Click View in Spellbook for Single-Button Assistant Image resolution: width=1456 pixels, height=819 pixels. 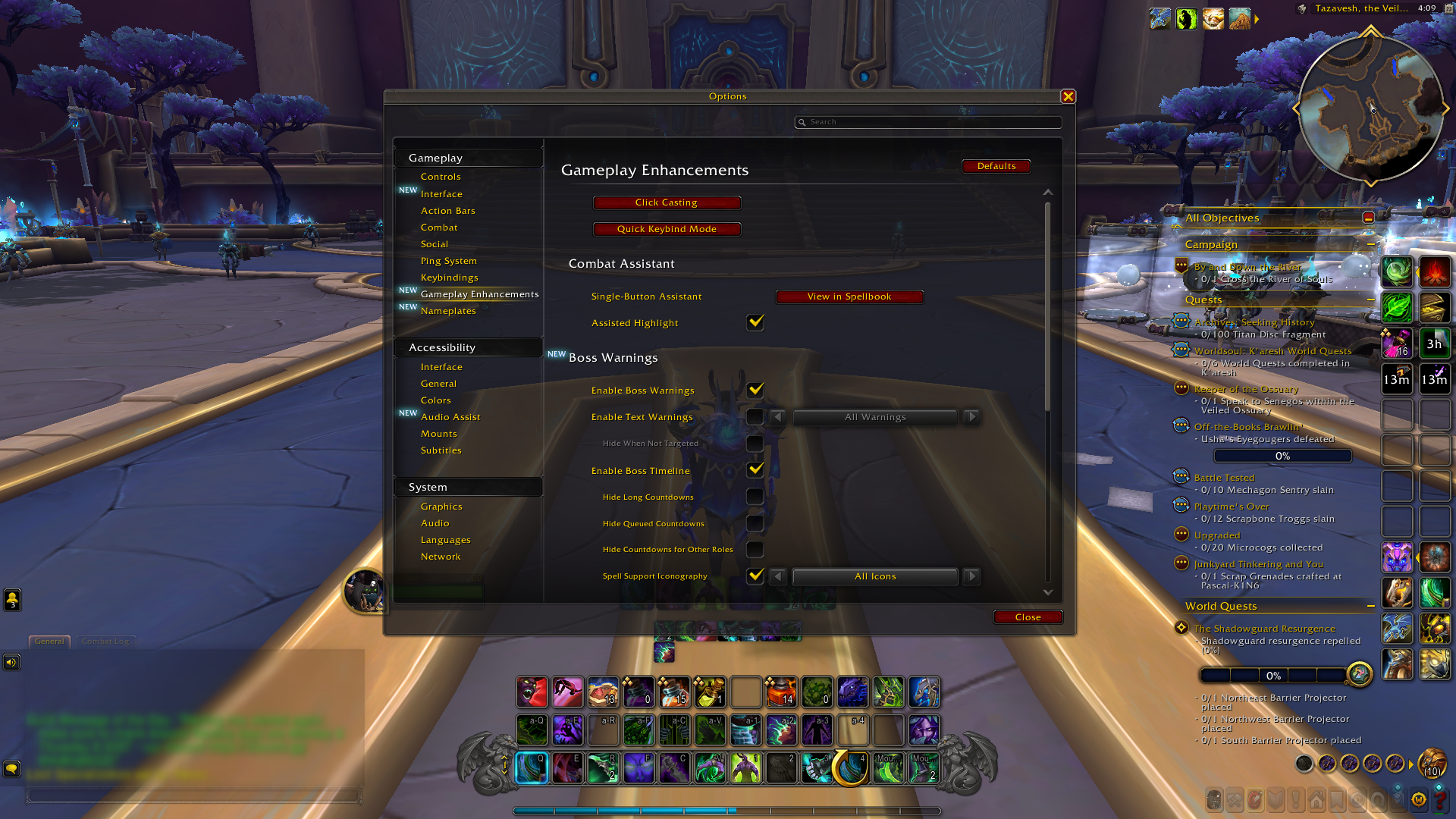coord(849,297)
